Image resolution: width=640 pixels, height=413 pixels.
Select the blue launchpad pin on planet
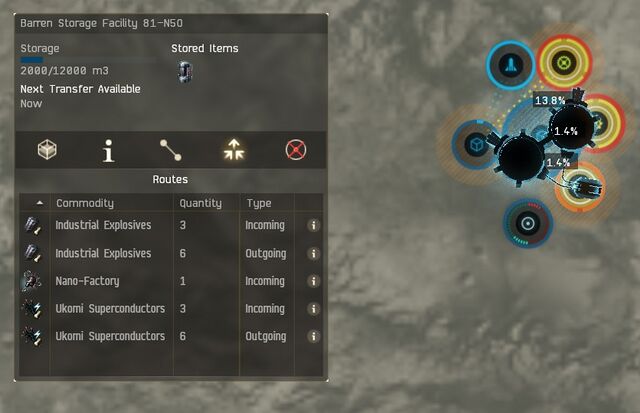(510, 66)
